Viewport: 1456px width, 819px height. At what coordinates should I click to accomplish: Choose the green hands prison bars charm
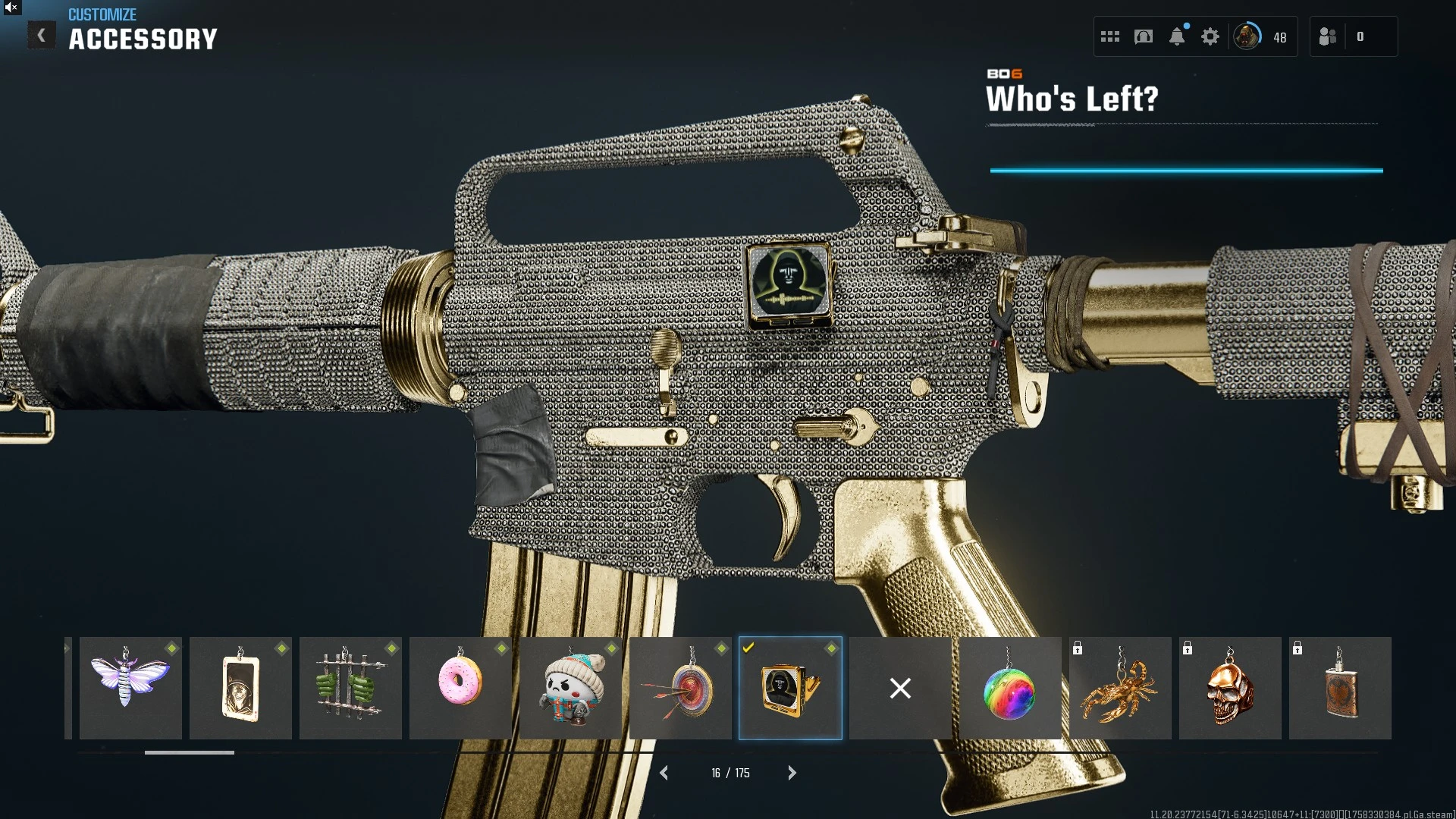(x=350, y=688)
